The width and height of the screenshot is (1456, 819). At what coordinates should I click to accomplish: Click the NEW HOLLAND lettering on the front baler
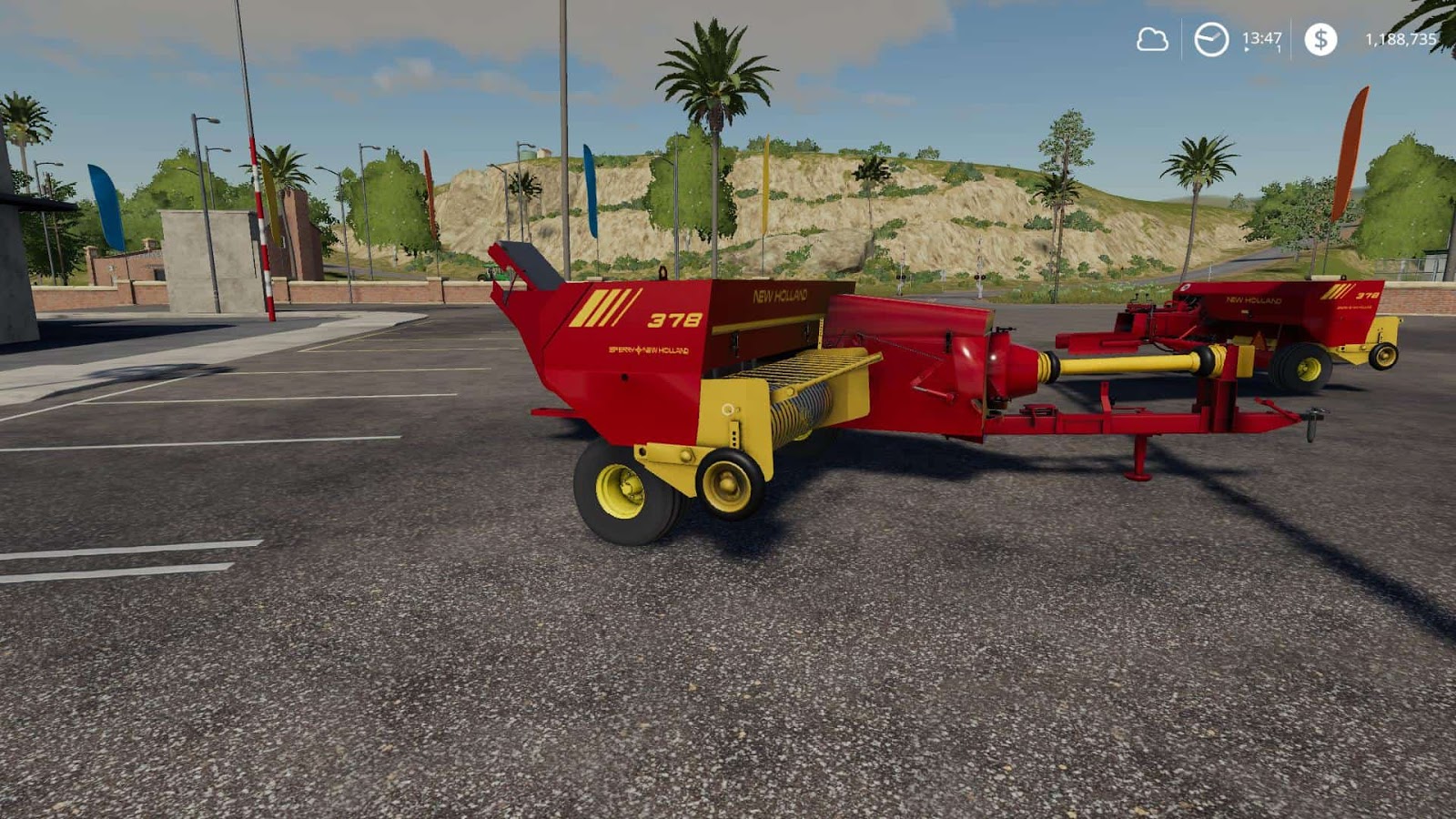780,296
